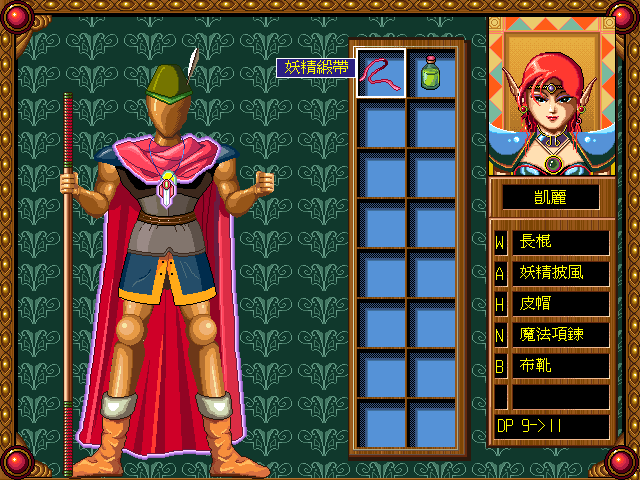Select the pink fairy ribbon inventory slot
Screen dimensions: 640x480
381,73
